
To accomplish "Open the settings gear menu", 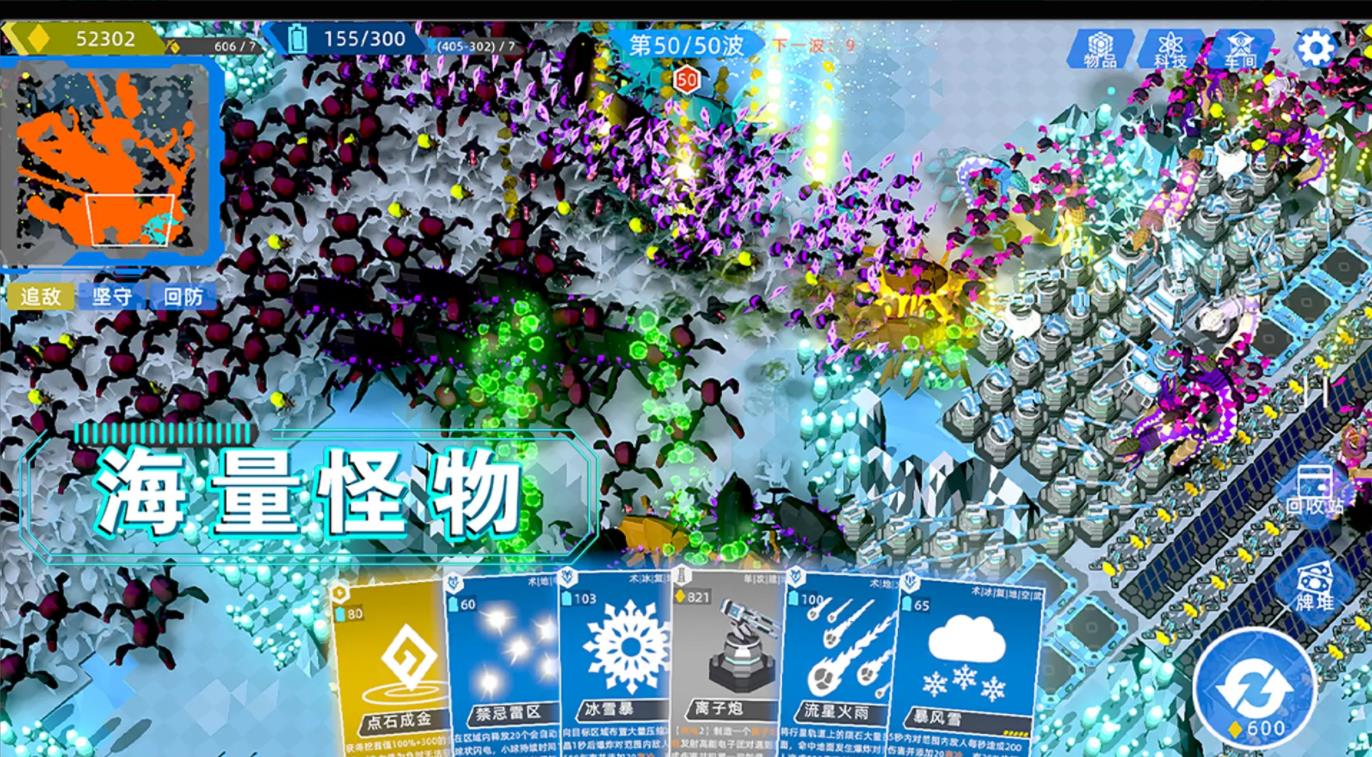I will coord(1318,45).
